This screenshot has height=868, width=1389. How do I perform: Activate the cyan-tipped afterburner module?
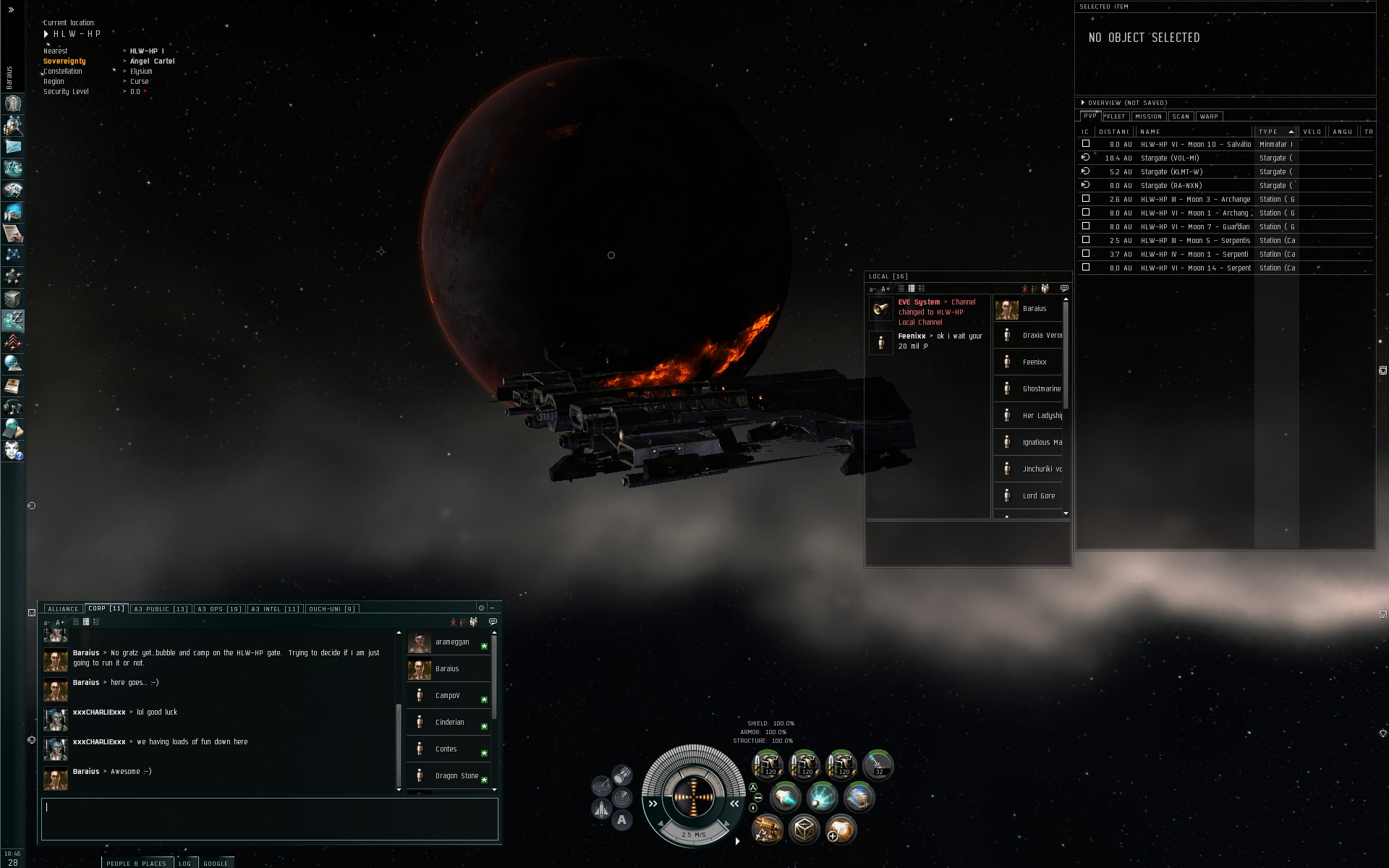click(785, 798)
